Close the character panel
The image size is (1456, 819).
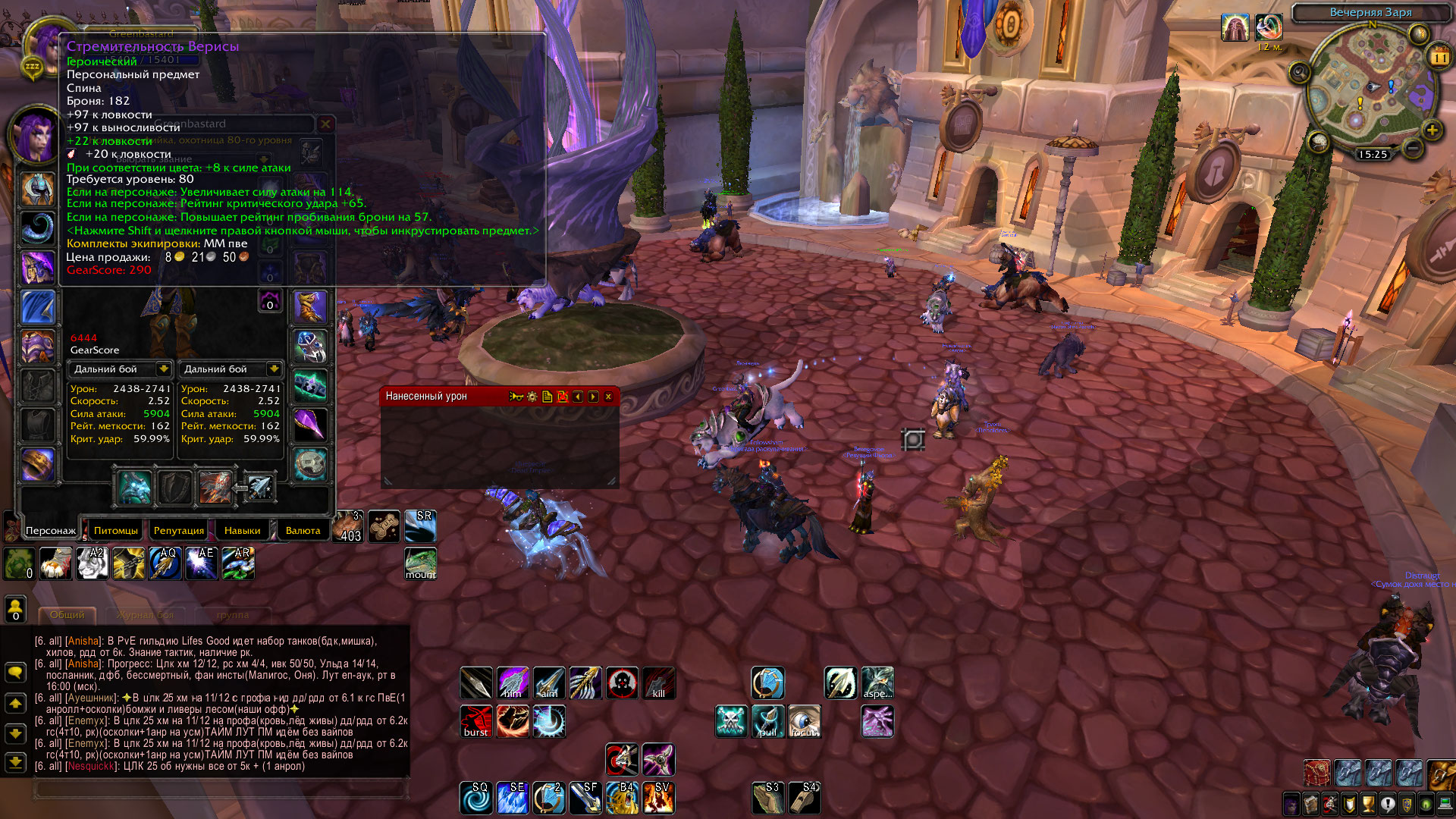pos(325,124)
